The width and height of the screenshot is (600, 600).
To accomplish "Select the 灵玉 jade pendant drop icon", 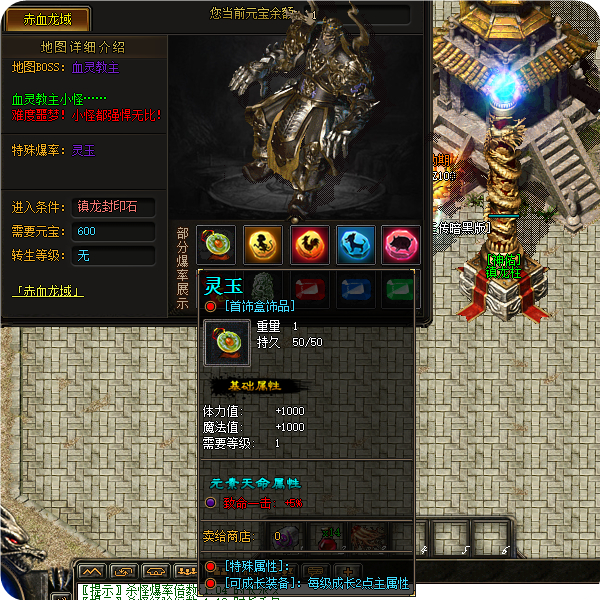I will (x=216, y=243).
